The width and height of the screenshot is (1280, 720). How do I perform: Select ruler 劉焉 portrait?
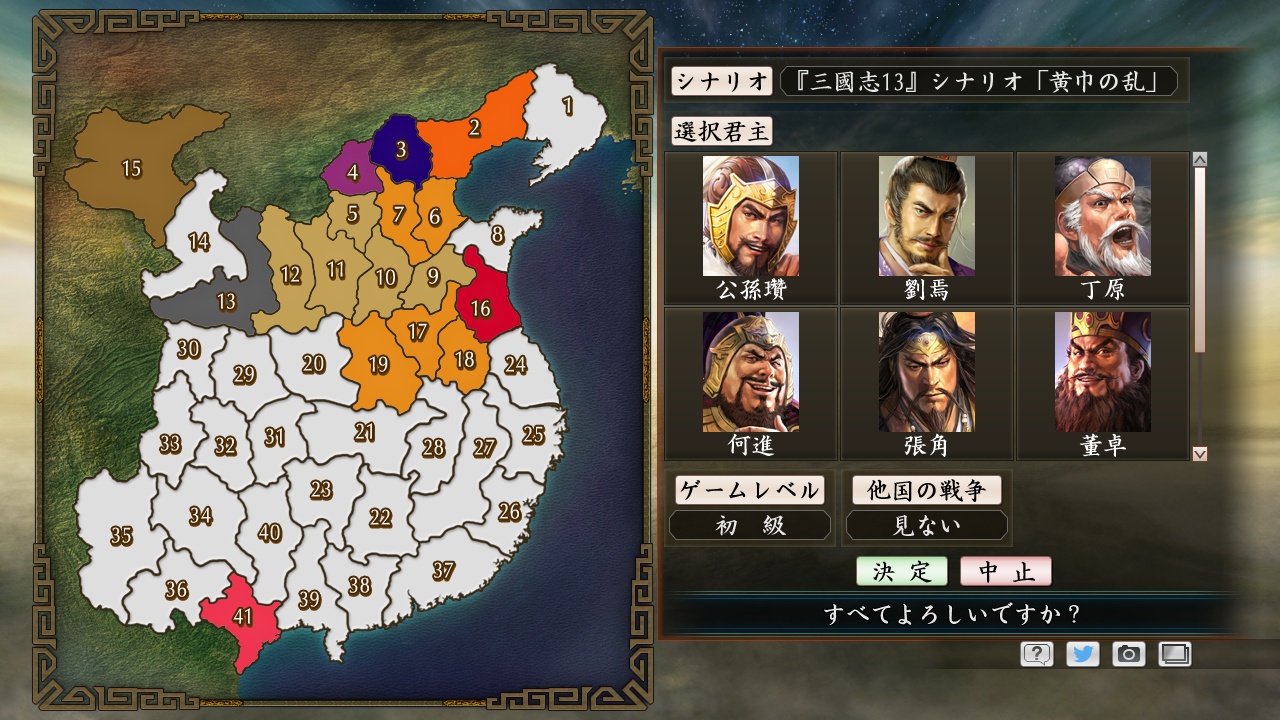[927, 218]
